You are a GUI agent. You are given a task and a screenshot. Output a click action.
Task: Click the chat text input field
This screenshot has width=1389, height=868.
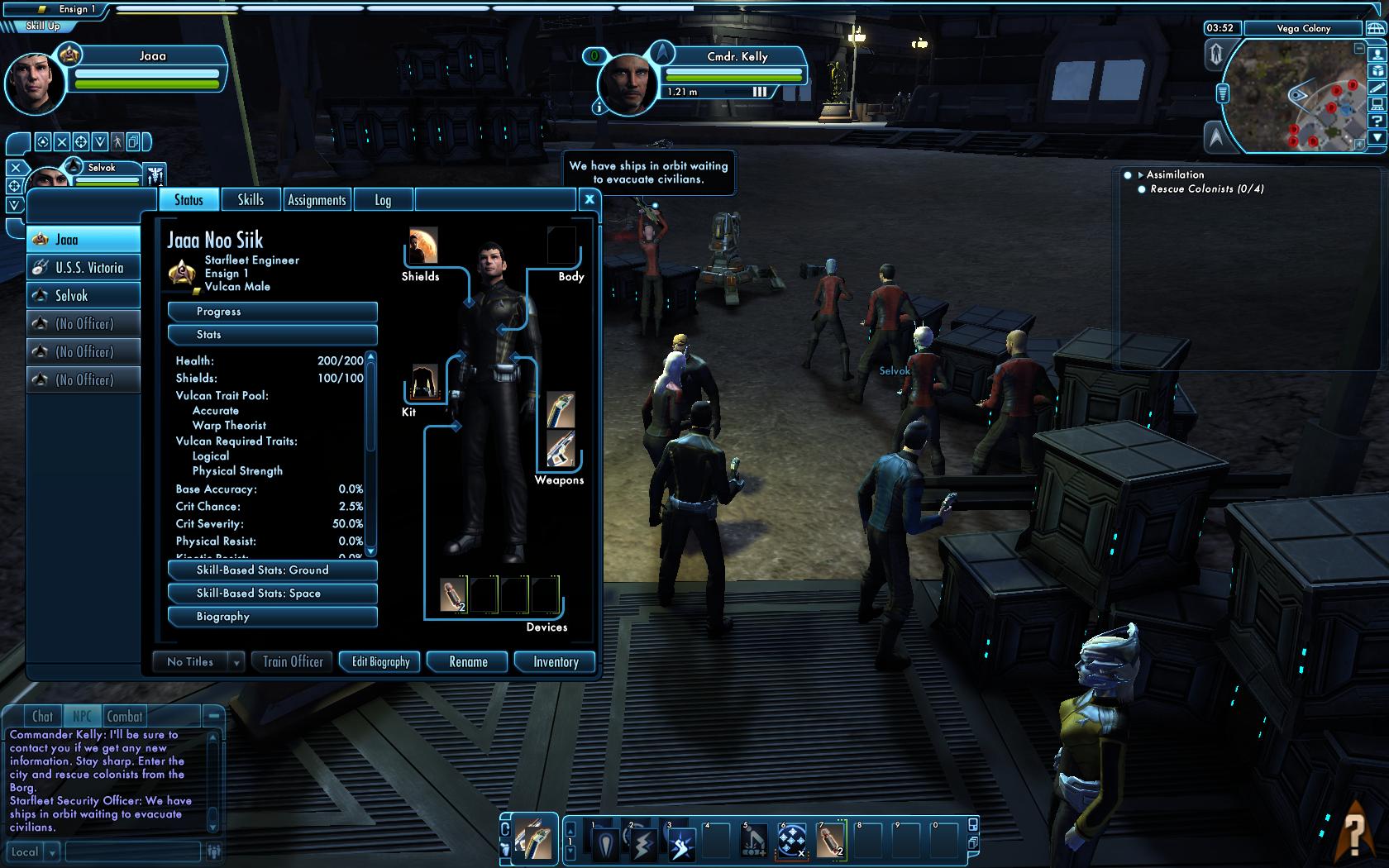point(132,851)
